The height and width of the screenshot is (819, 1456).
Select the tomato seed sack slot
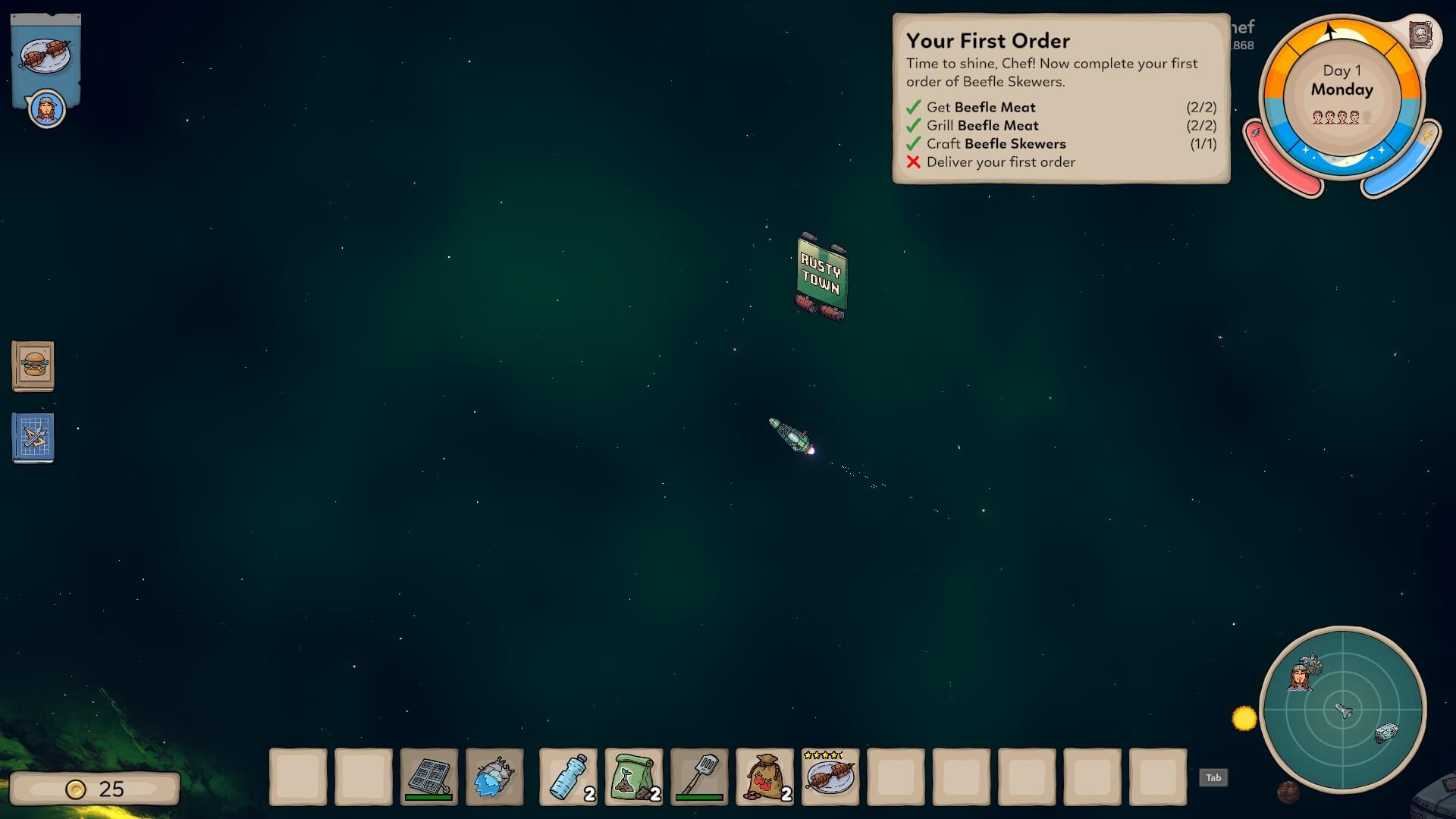tap(765, 777)
